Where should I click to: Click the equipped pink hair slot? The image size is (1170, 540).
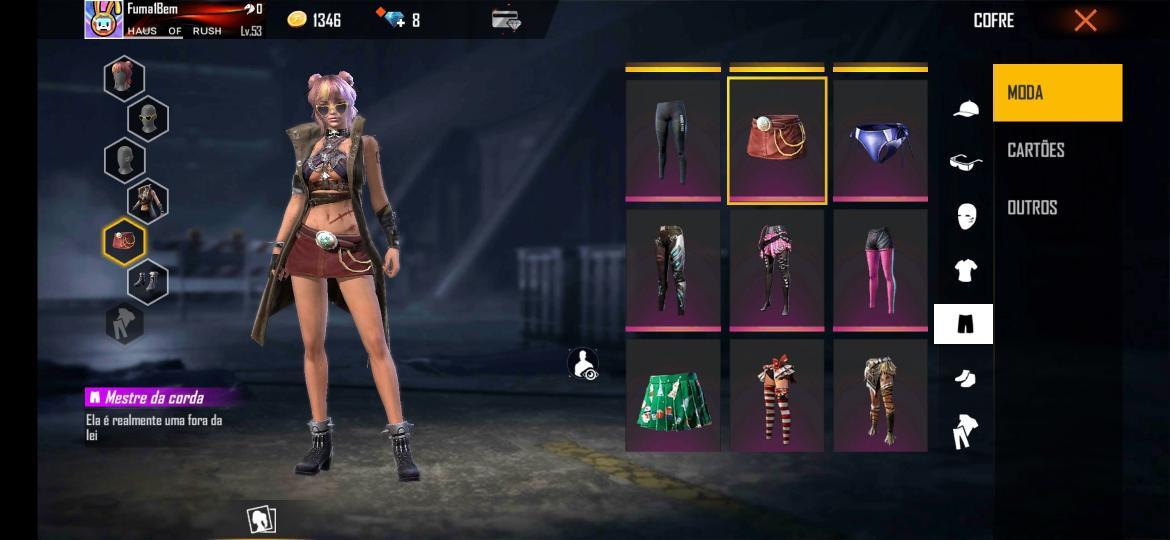[125, 78]
